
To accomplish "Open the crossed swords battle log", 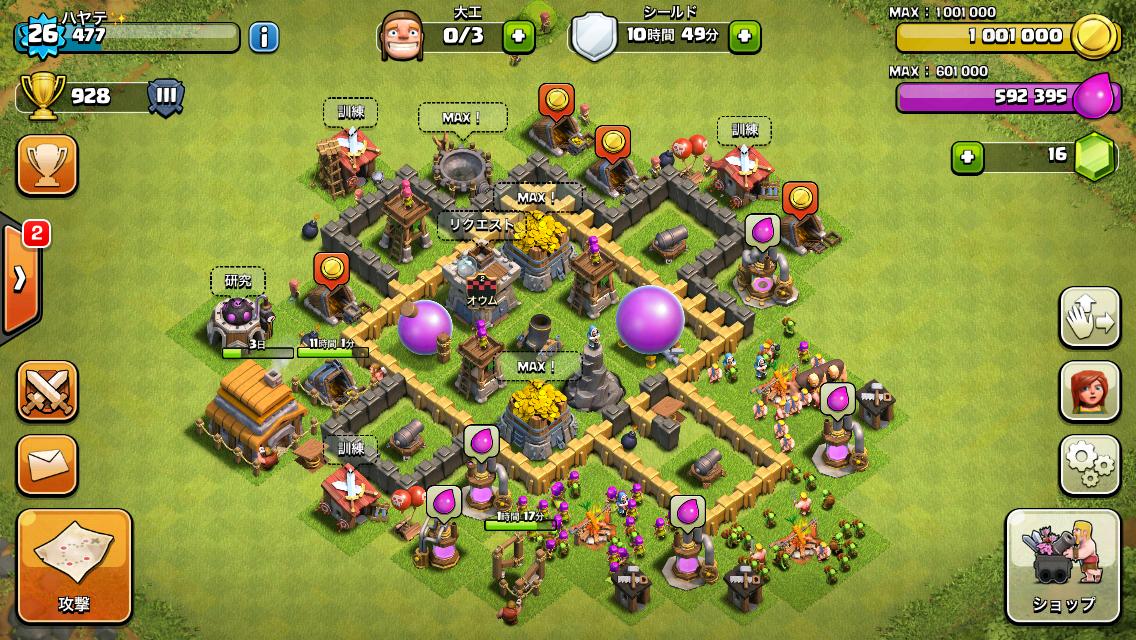I will coord(47,390).
